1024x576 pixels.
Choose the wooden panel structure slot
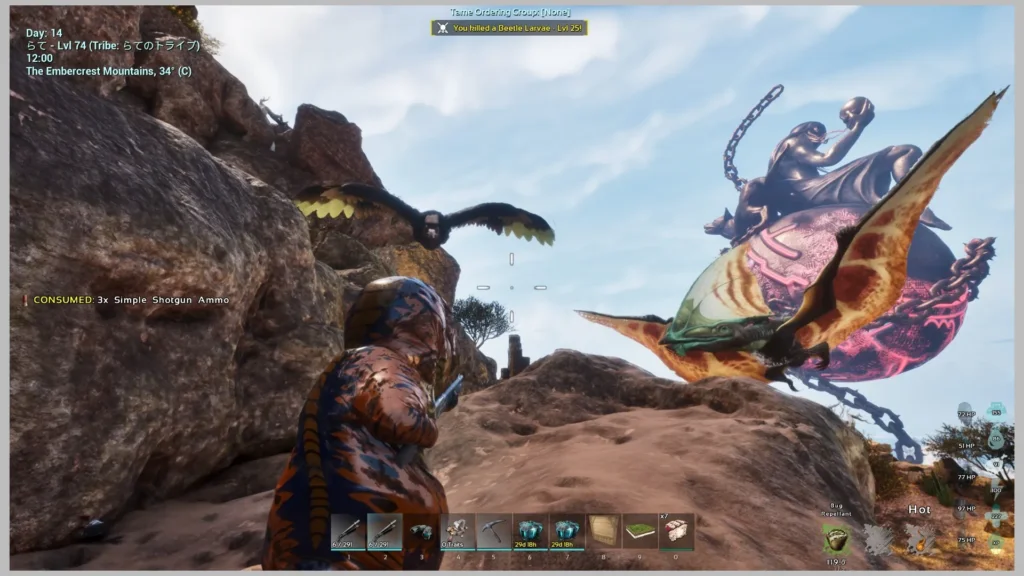pyautogui.click(x=603, y=532)
